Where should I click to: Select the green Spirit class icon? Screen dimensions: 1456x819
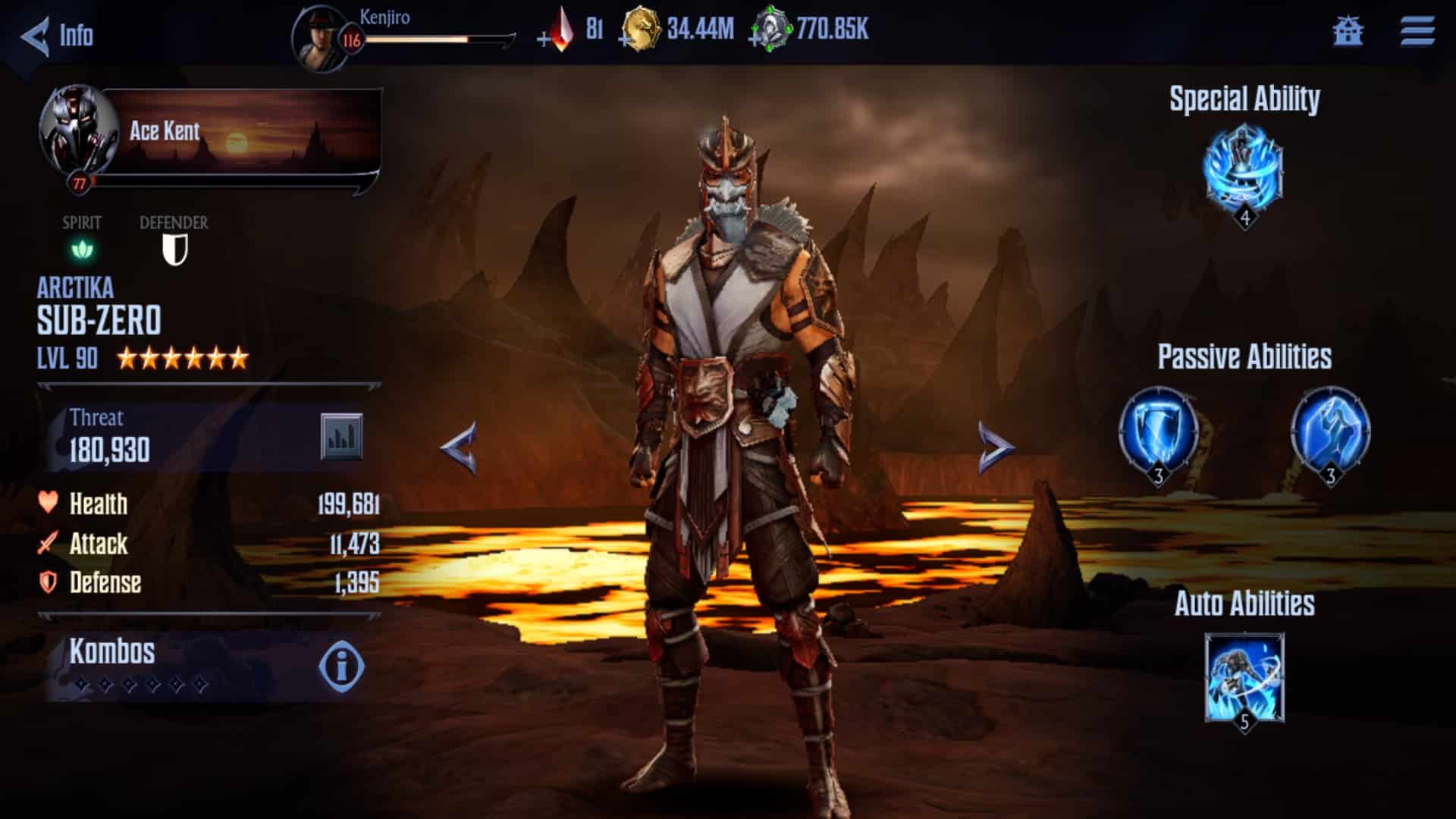tap(83, 250)
